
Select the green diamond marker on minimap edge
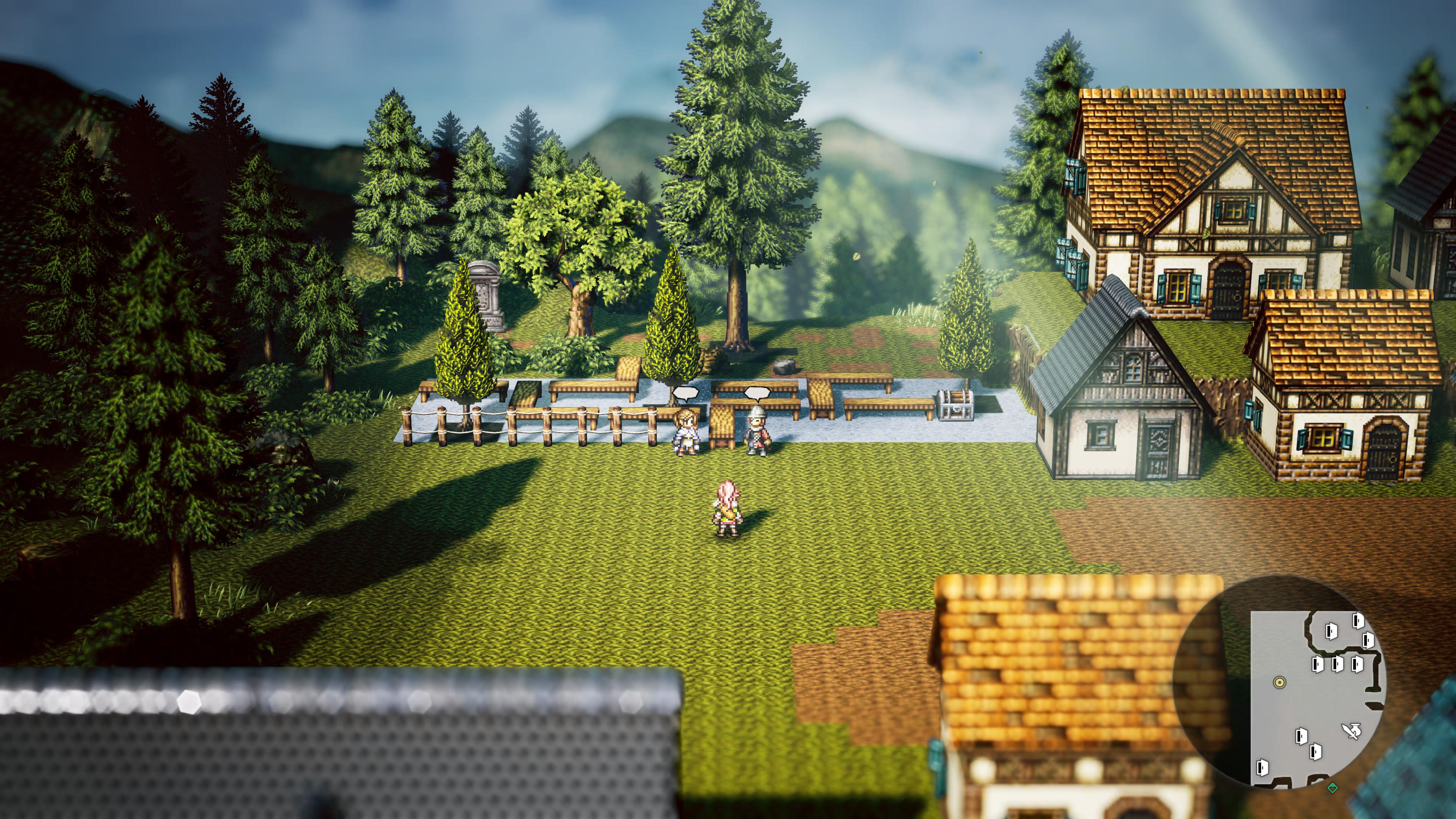click(x=1332, y=787)
